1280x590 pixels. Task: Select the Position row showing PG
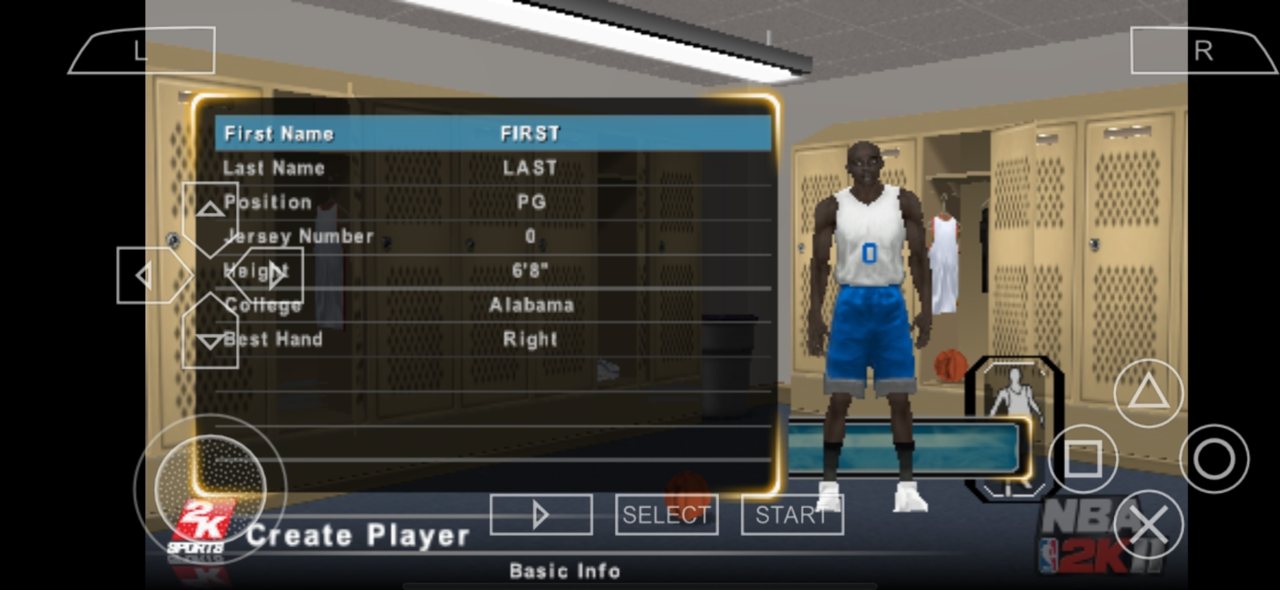tap(493, 202)
